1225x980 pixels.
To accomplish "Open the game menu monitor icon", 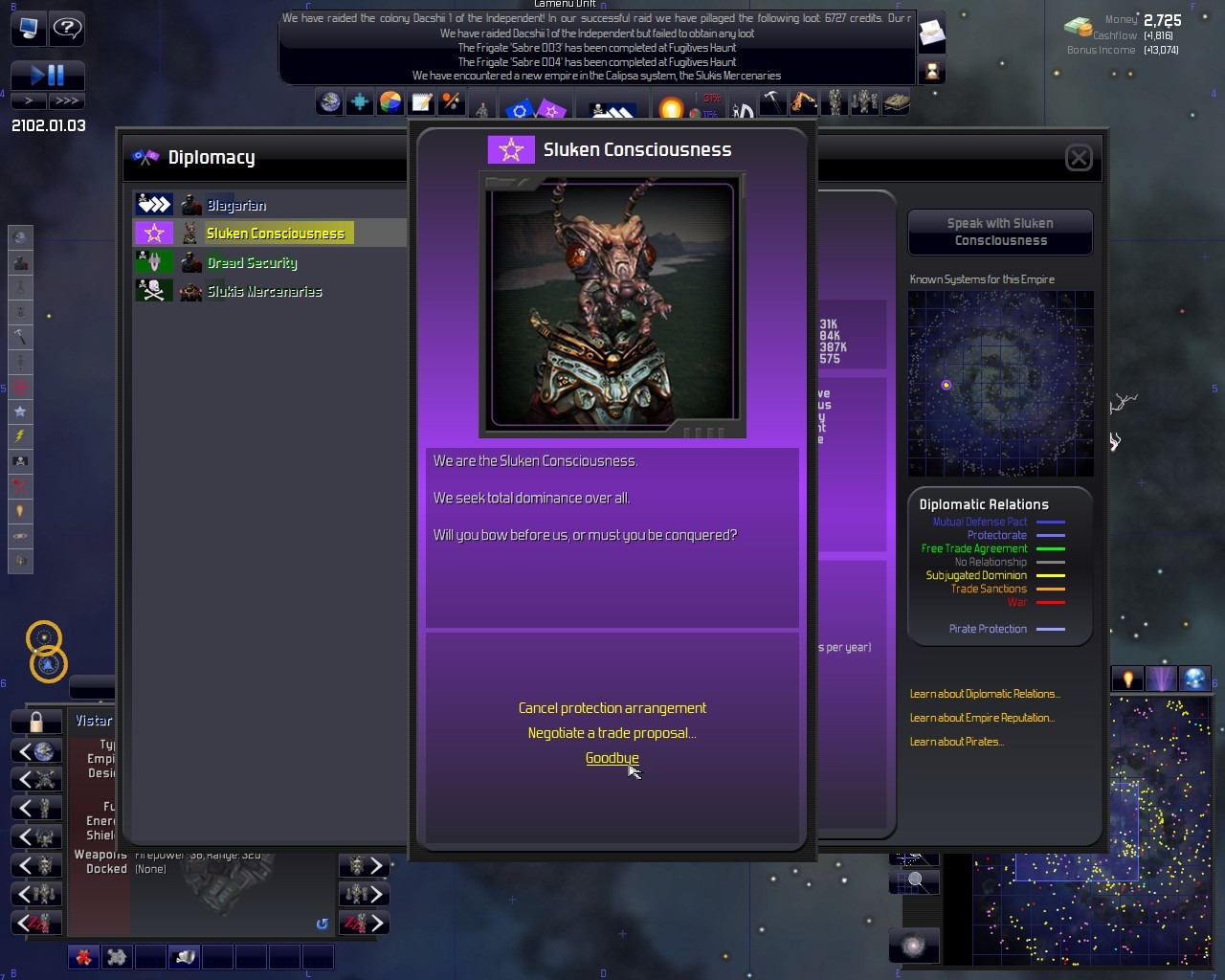I will pos(28,27).
